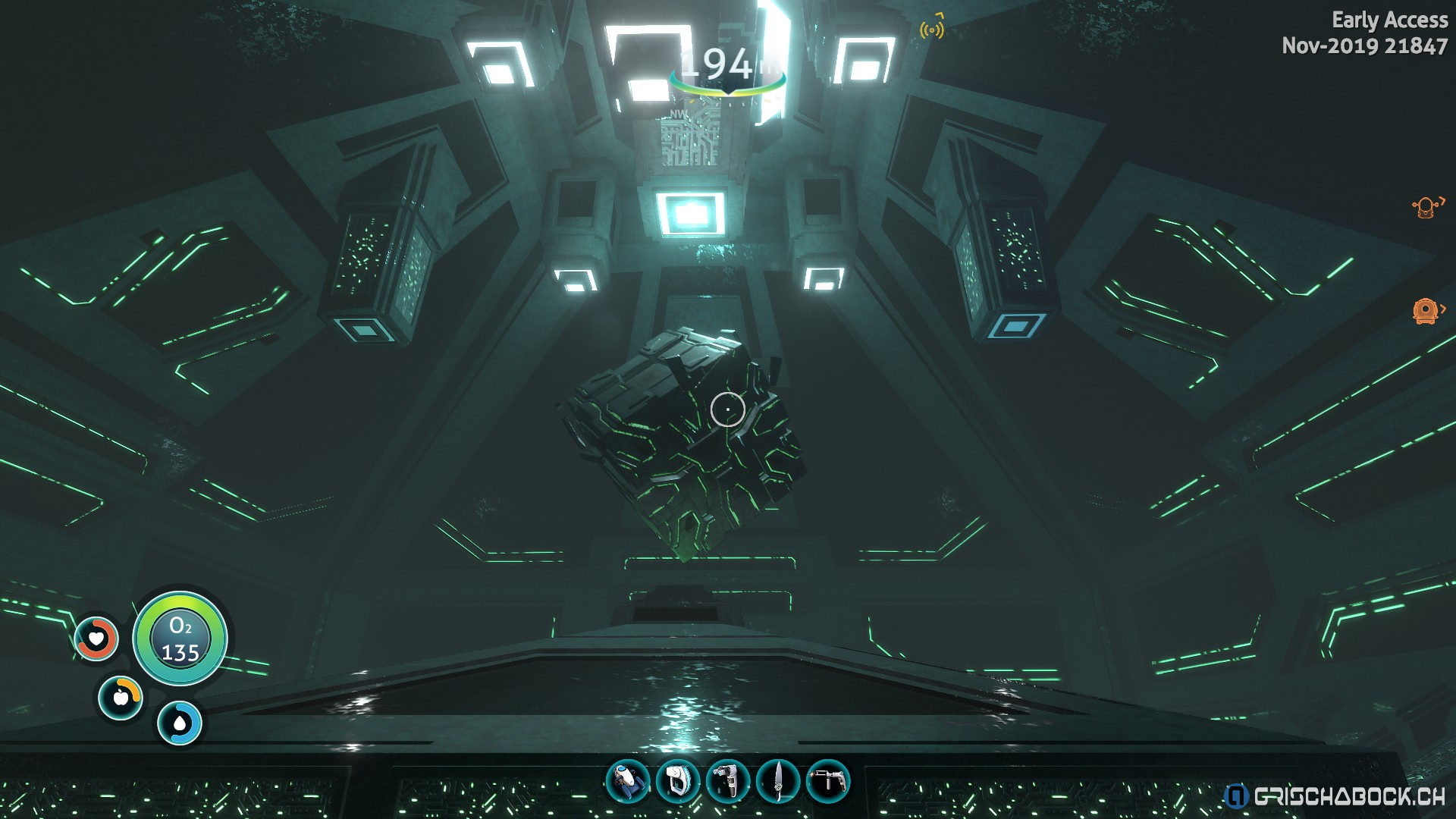Click the orange outlined vehicle beacon marker

1426,206
